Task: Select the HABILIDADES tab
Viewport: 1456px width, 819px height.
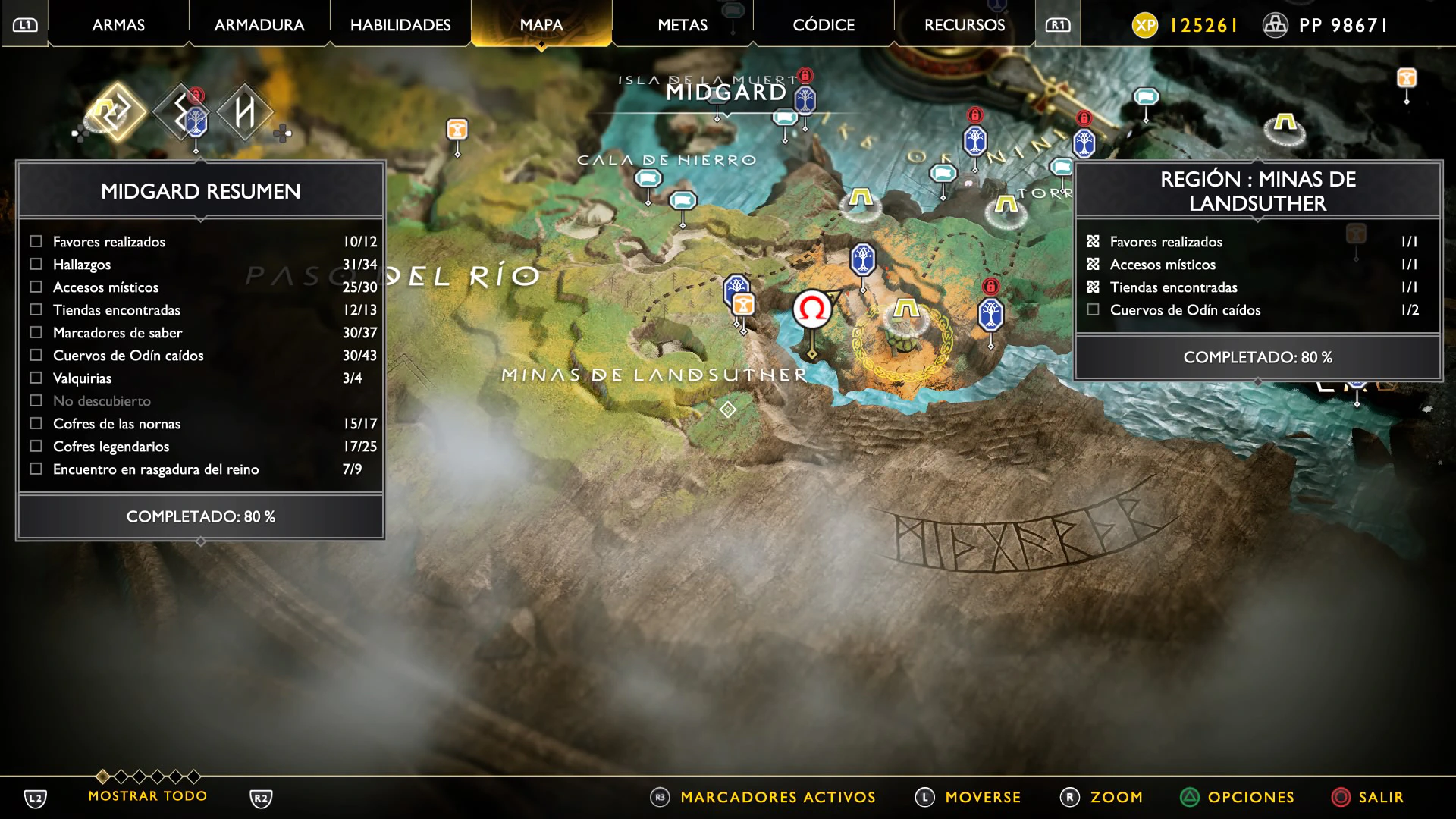Action: click(400, 25)
